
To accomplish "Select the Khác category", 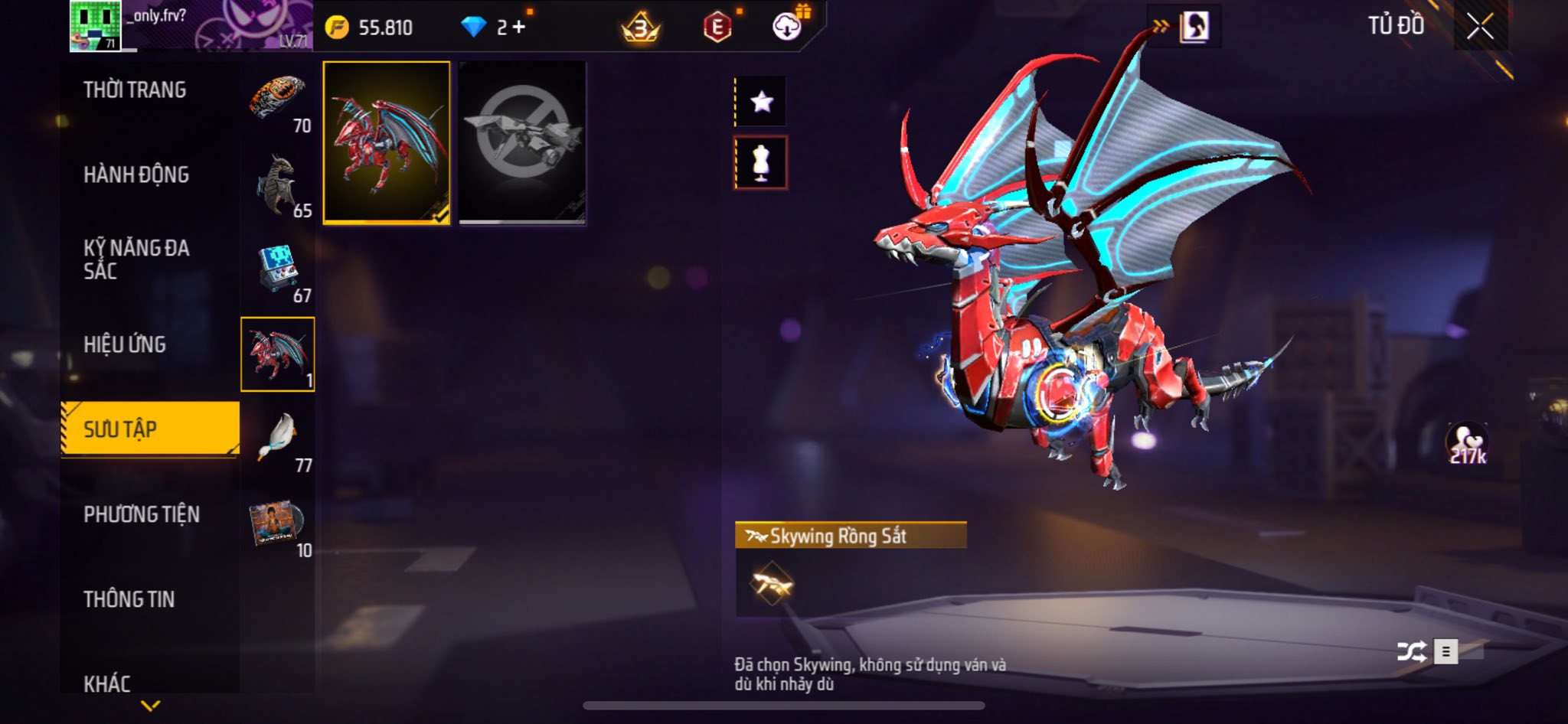I will [107, 683].
